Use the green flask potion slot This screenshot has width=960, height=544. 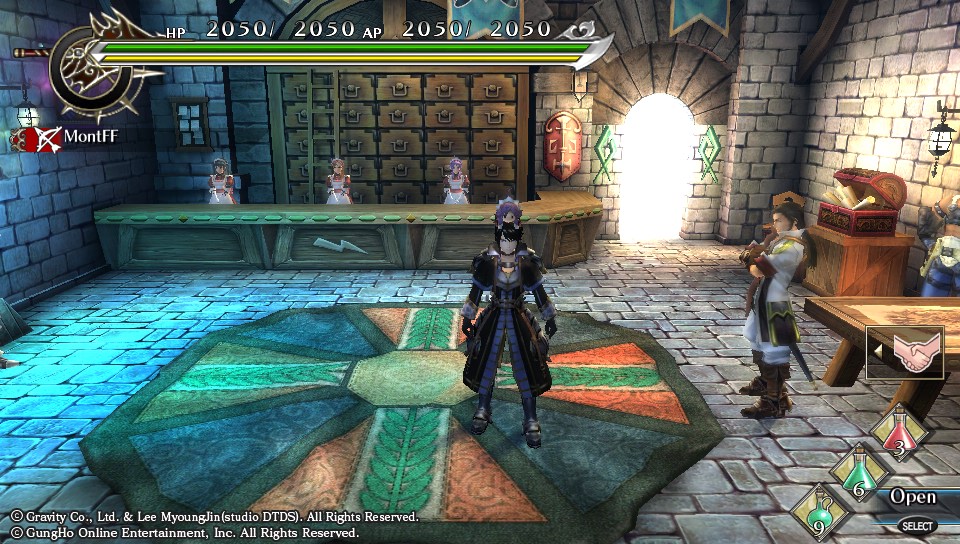tap(858, 474)
